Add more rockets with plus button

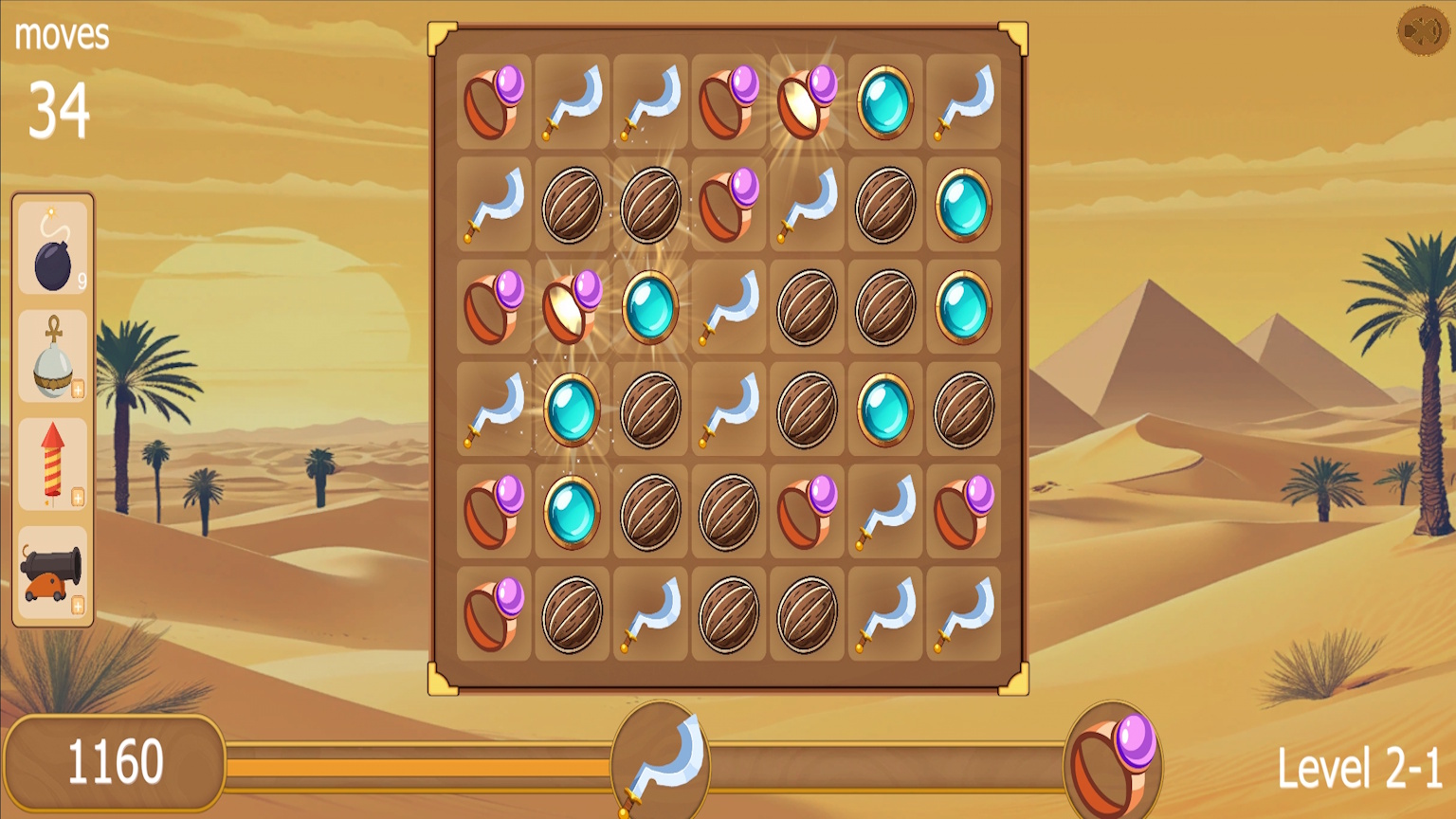78,495
